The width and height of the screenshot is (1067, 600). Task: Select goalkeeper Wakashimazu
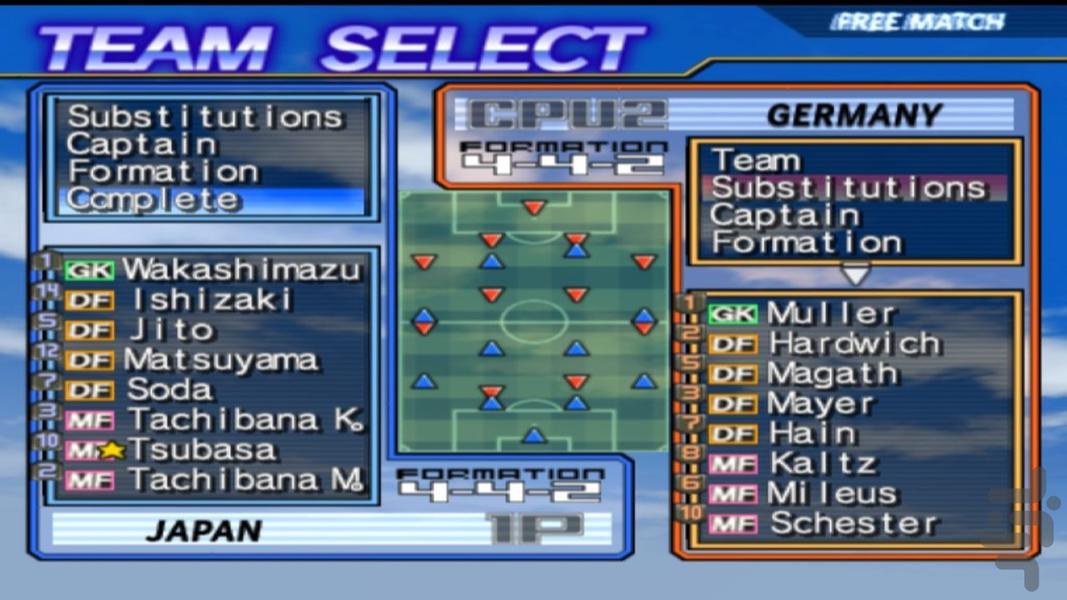coord(240,269)
